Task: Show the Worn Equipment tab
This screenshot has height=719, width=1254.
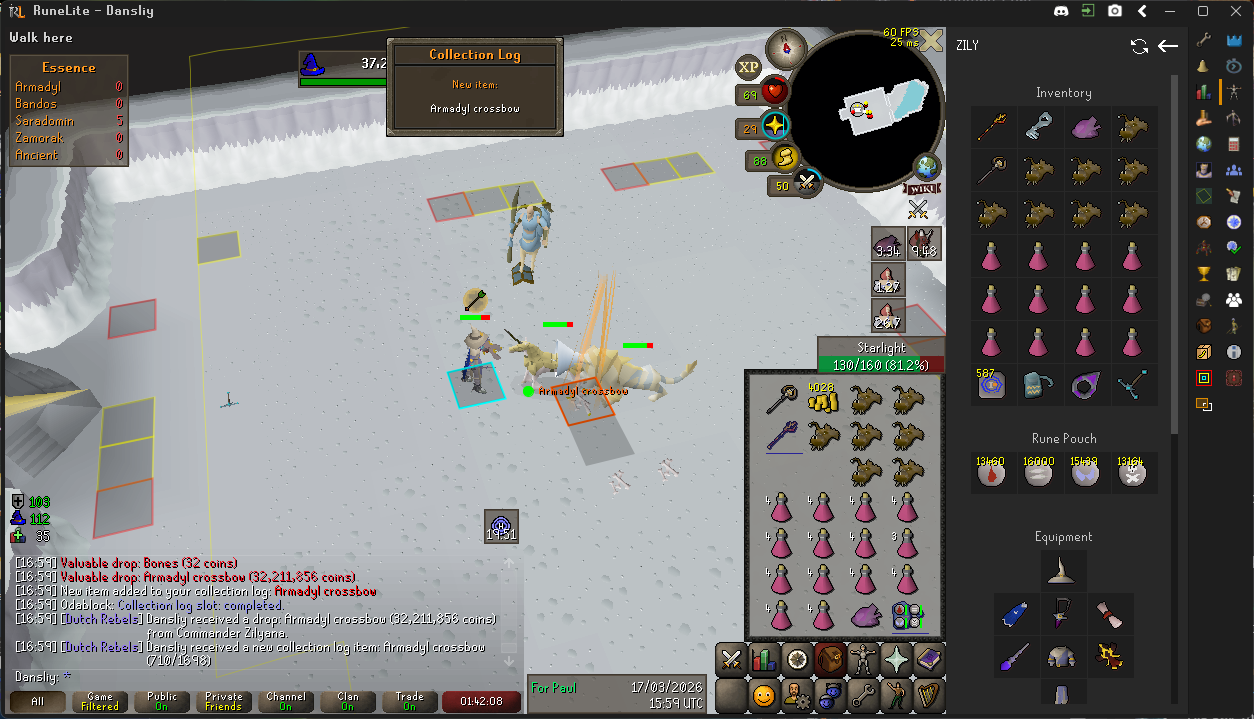Action: 864,660
